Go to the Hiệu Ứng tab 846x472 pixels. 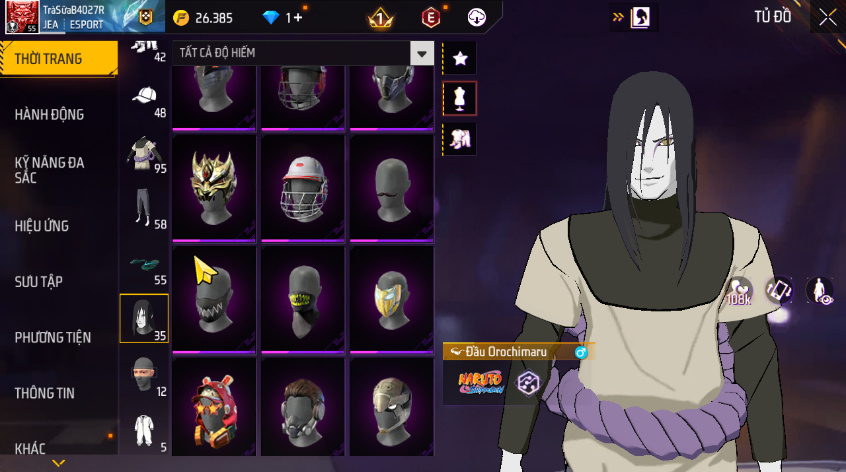57,226
